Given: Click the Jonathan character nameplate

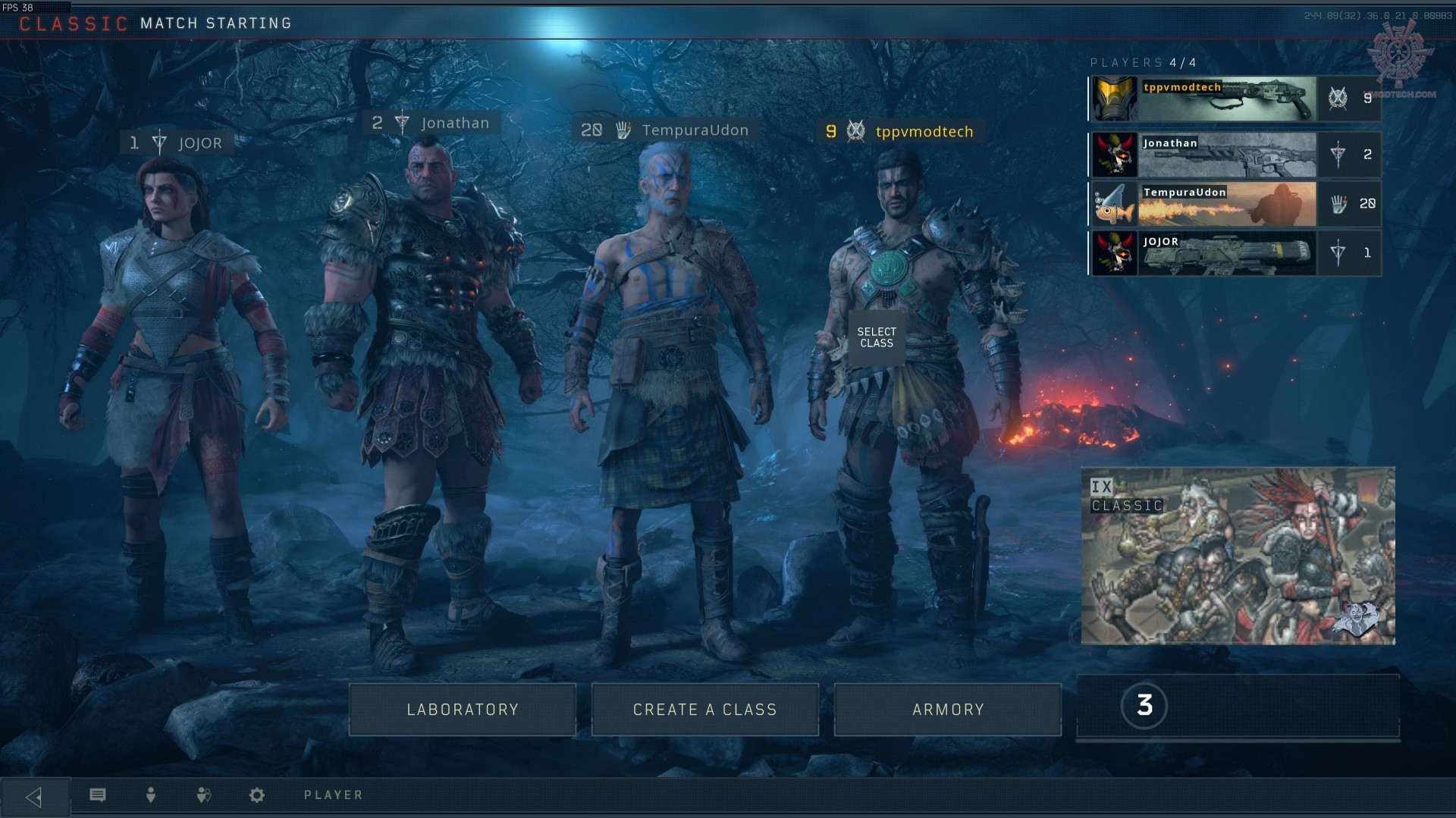Looking at the screenshot, I should (x=432, y=123).
